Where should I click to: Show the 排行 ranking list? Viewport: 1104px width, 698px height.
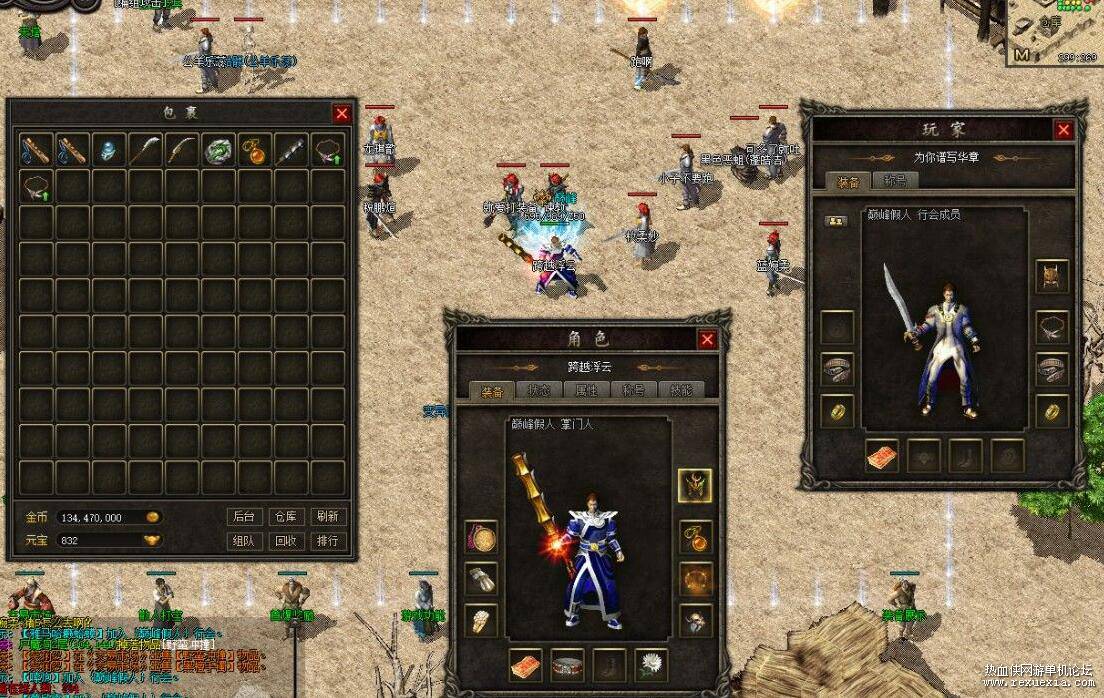(x=327, y=541)
